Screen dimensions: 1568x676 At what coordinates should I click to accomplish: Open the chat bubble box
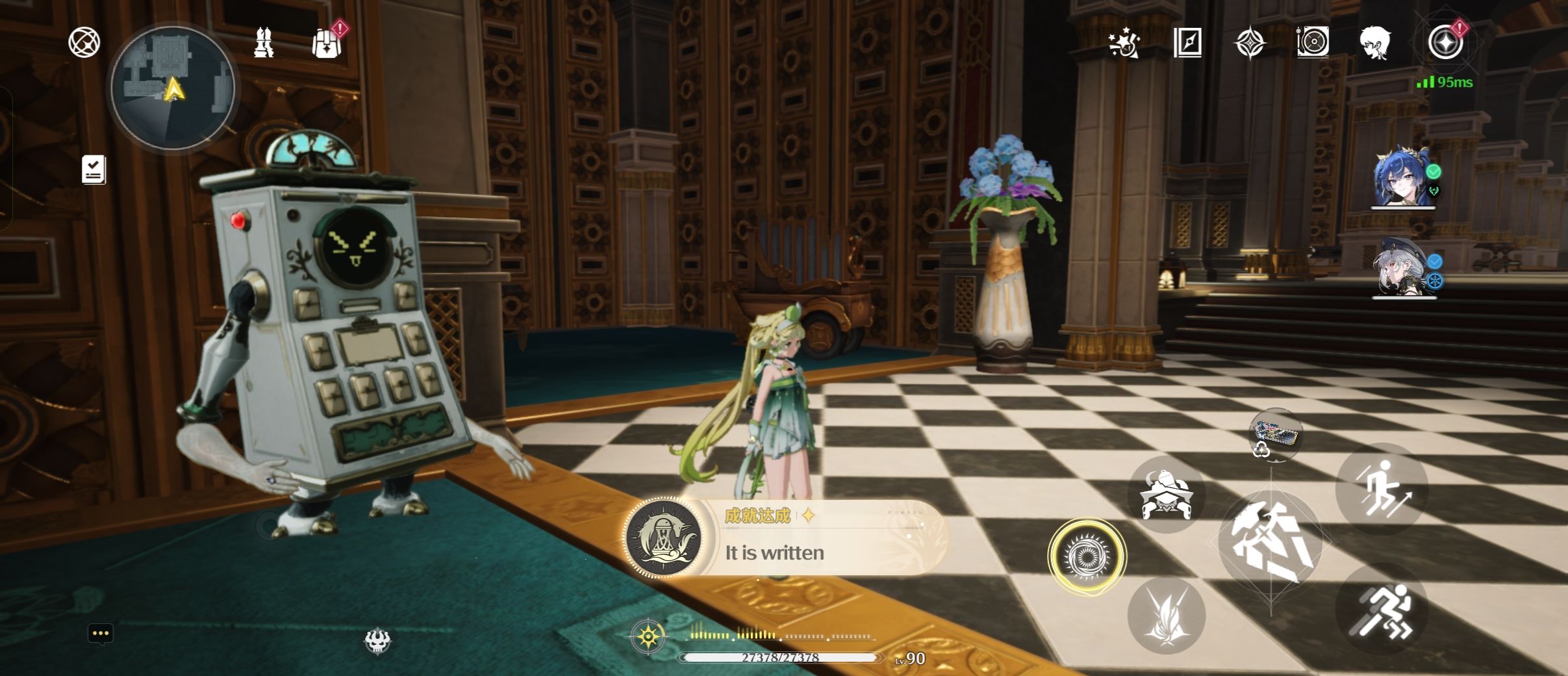[100, 634]
